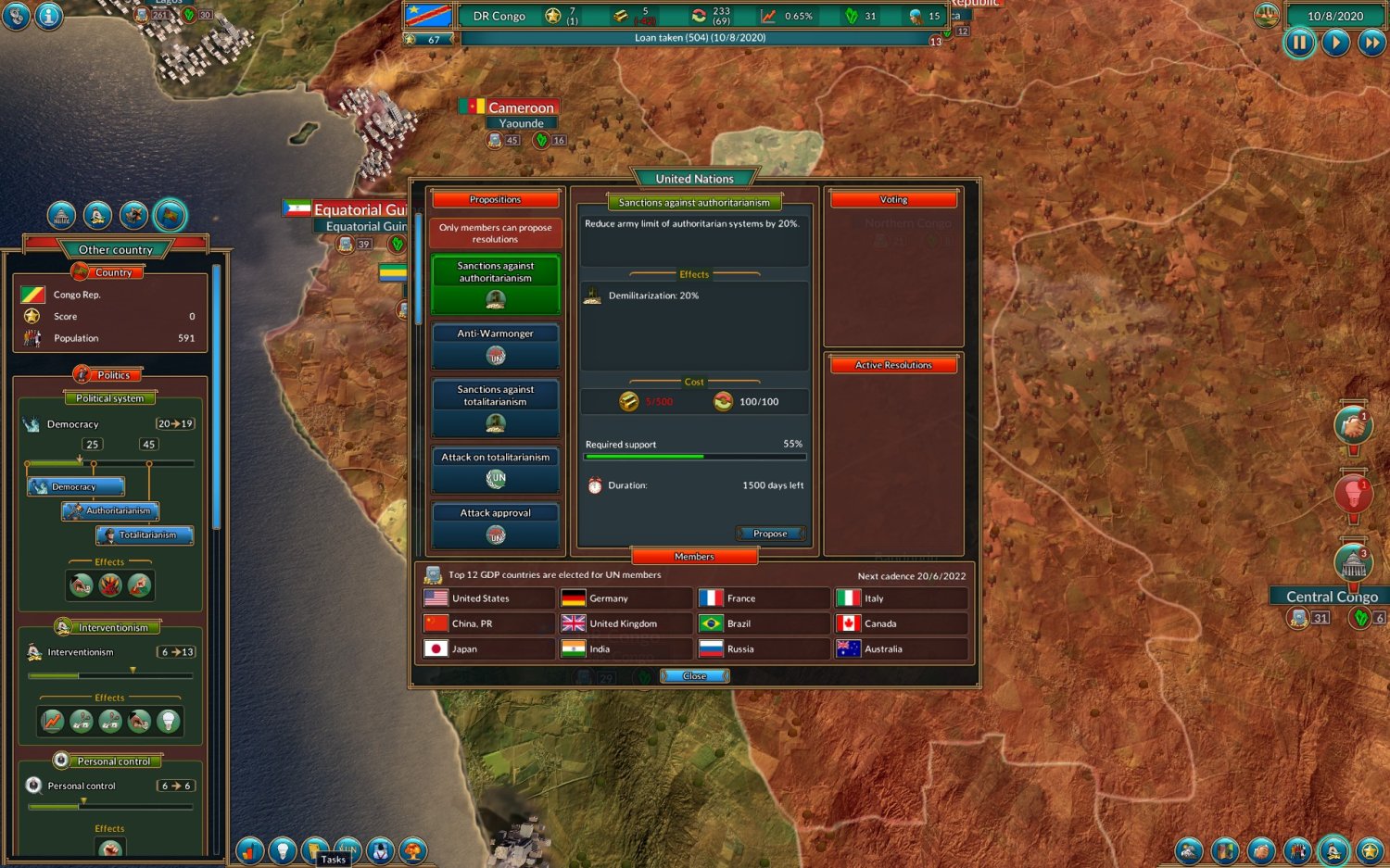
Task: Open the info button in top-left corner
Action: coord(48,16)
